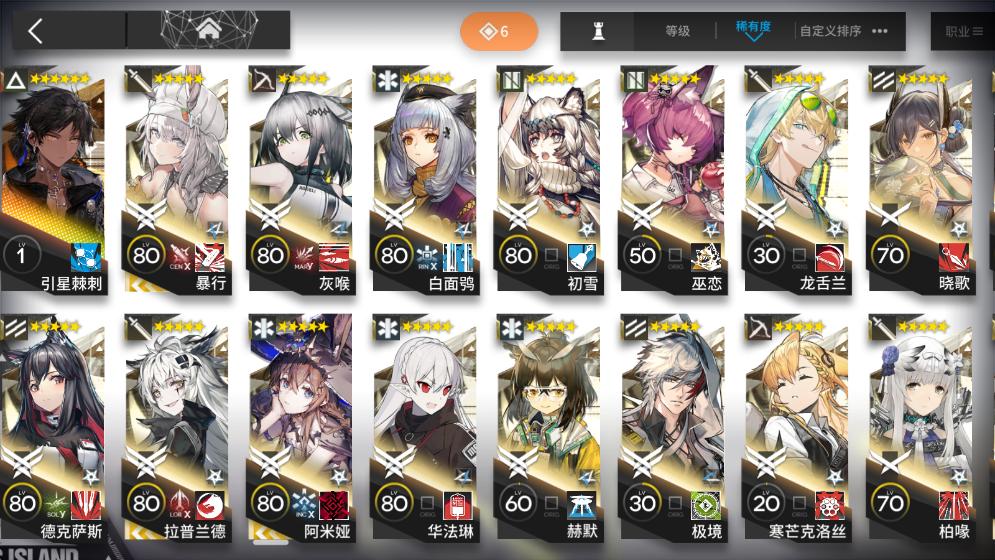Select the chess rook sort icon
The width and height of the screenshot is (995, 560).
pos(599,31)
